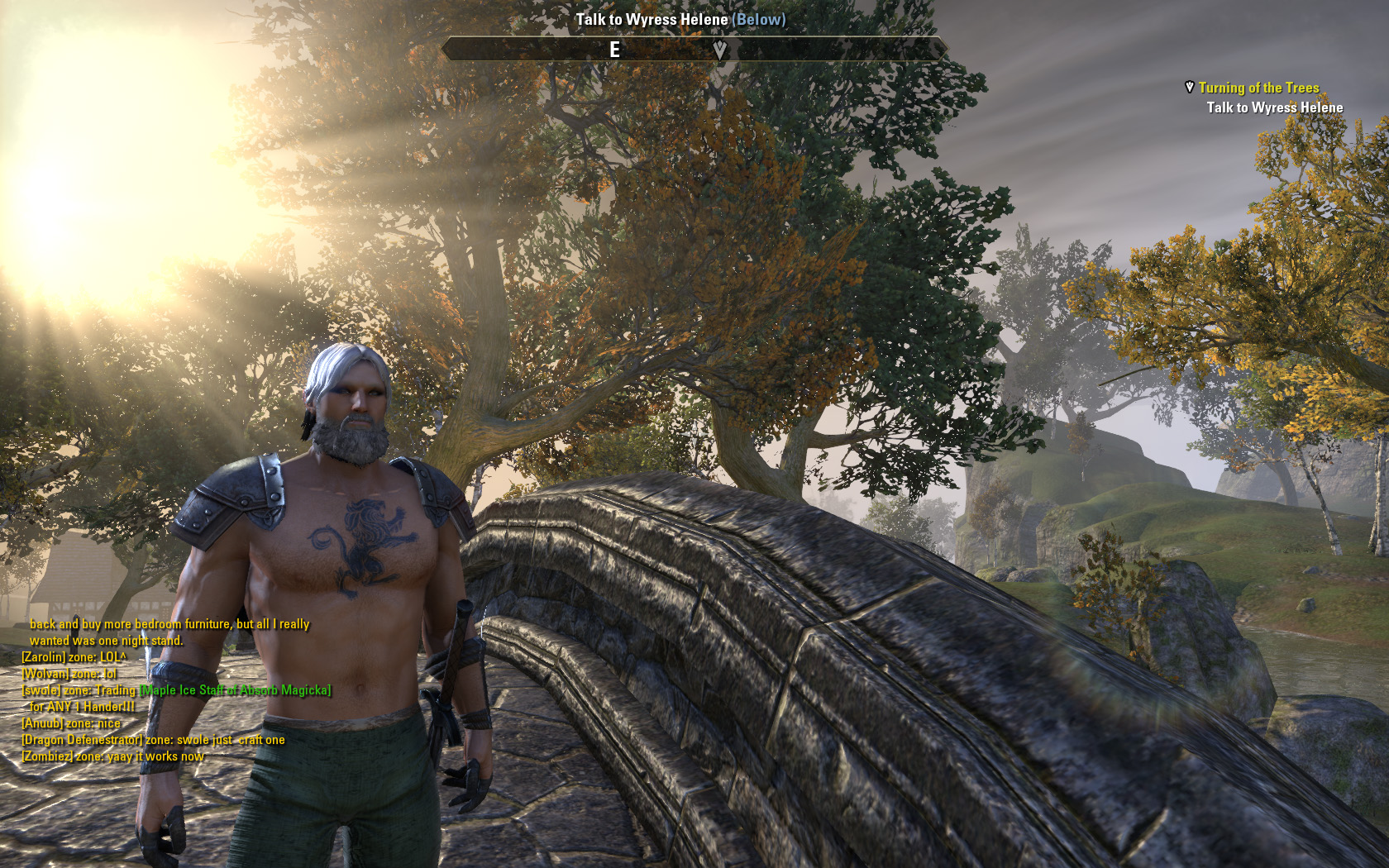Click the Zarolin player name in chat
This screenshot has height=868, width=1389.
point(43,657)
